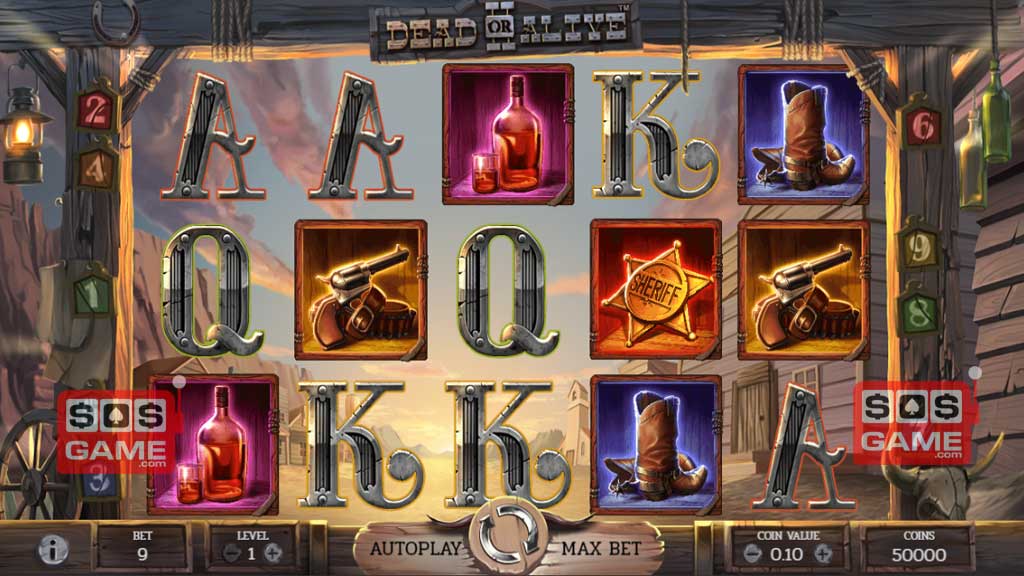Click payline marker number 1
This screenshot has width=1024, height=576.
[93, 292]
